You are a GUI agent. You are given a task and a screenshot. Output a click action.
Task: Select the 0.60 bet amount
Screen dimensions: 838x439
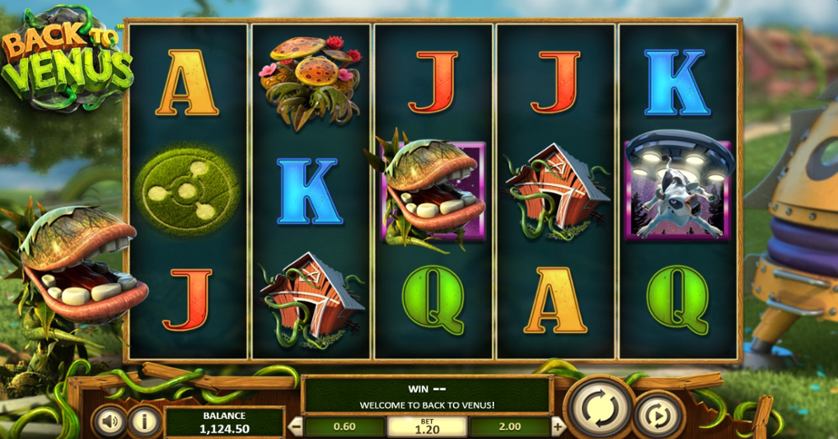(344, 424)
